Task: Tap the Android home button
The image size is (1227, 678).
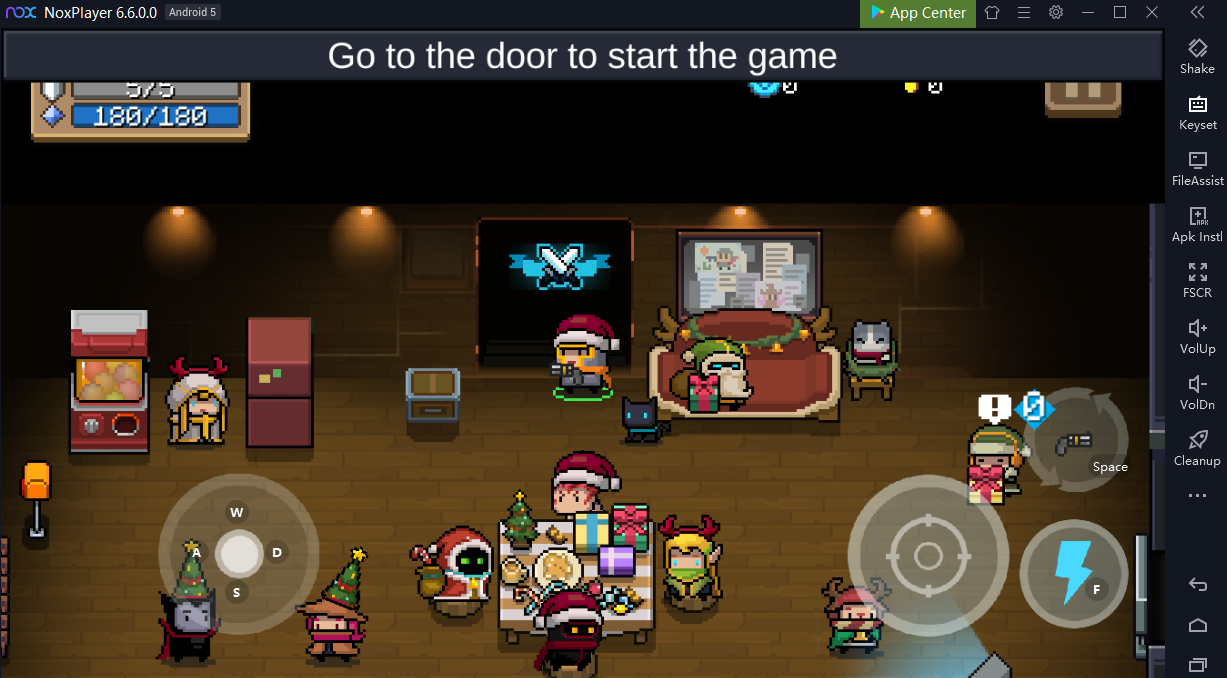Action: [1197, 625]
